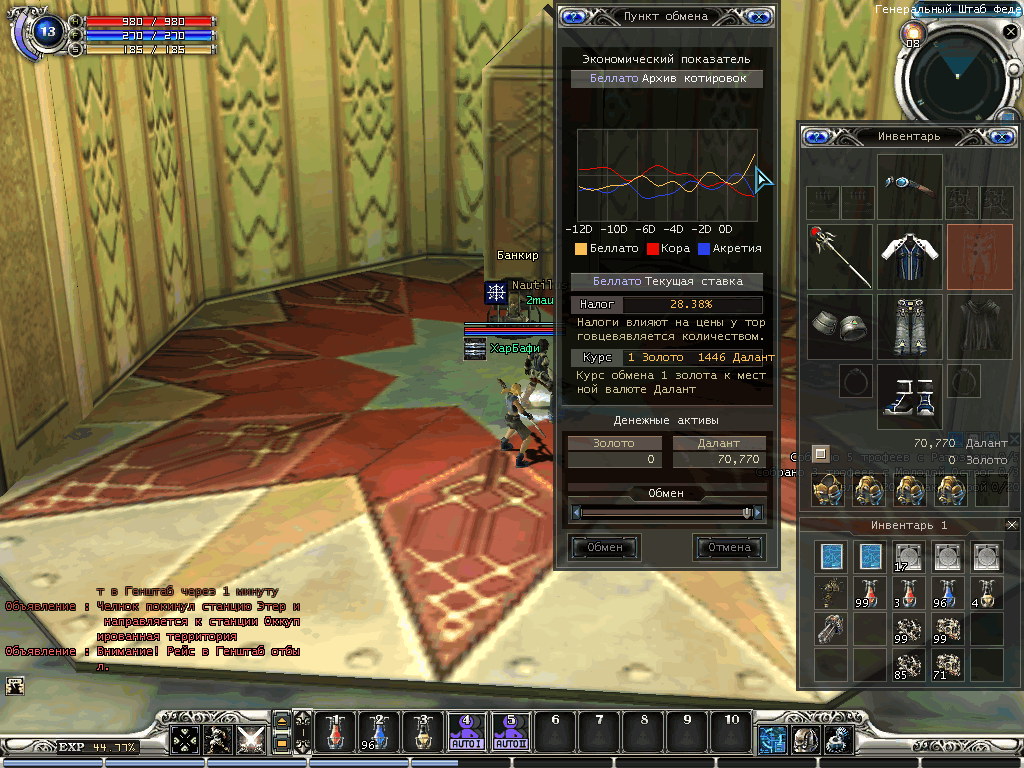Cancel the exchange with Отмена

(729, 547)
